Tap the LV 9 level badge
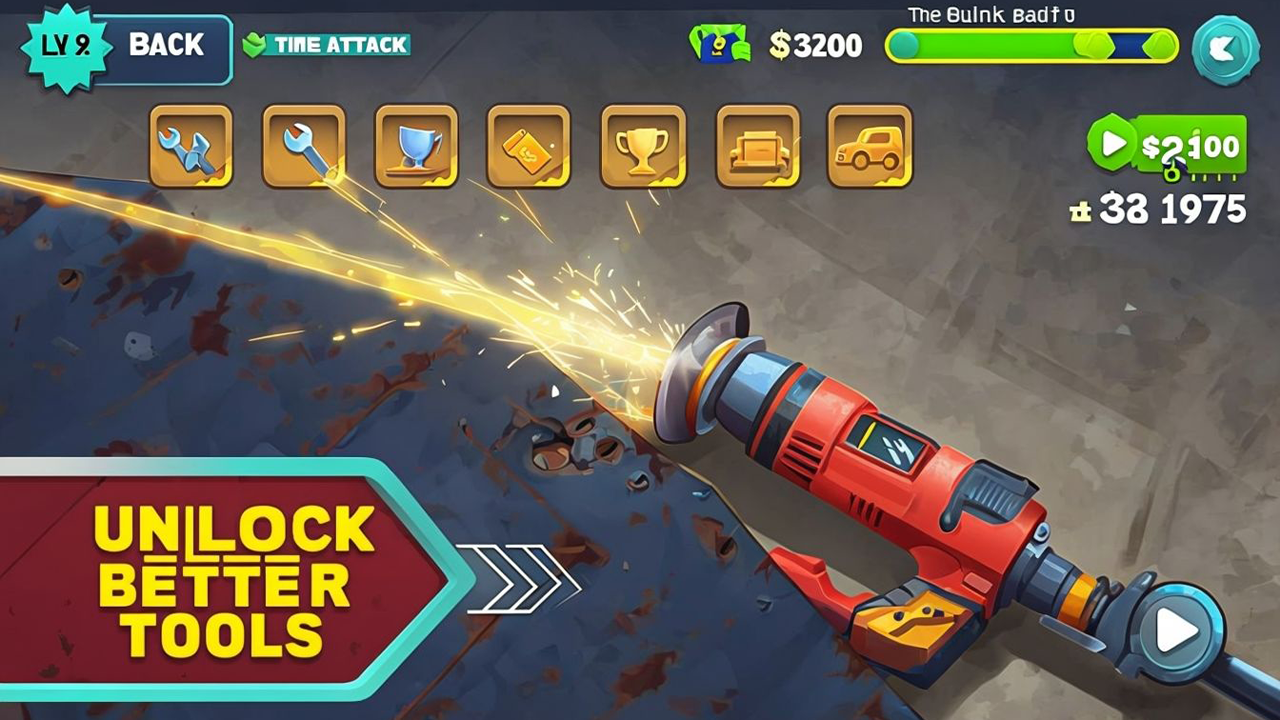Image resolution: width=1280 pixels, height=720 pixels. click(68, 45)
